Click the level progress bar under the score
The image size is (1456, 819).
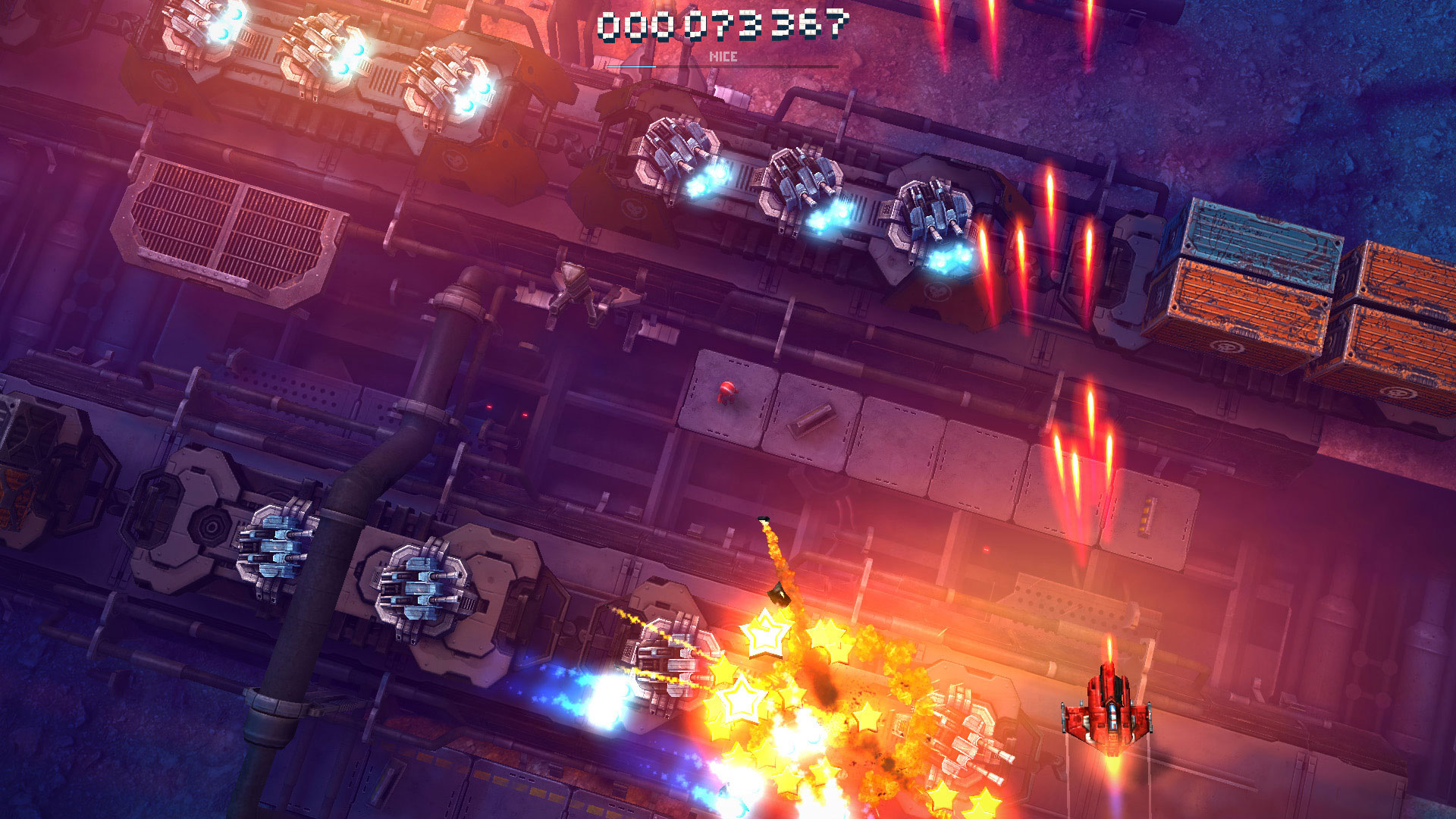pyautogui.click(x=720, y=66)
